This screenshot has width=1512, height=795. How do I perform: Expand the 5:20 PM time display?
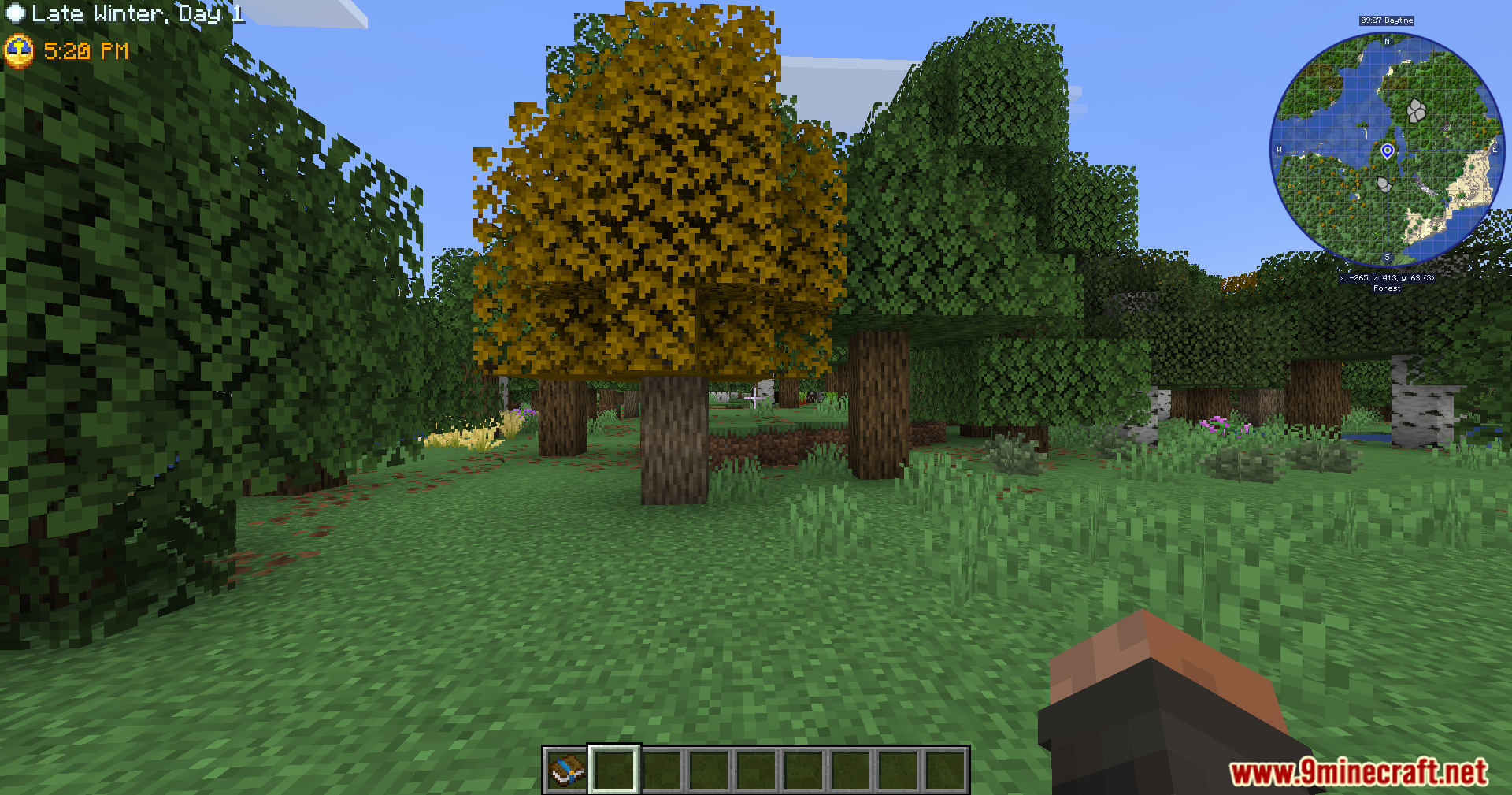[x=85, y=51]
